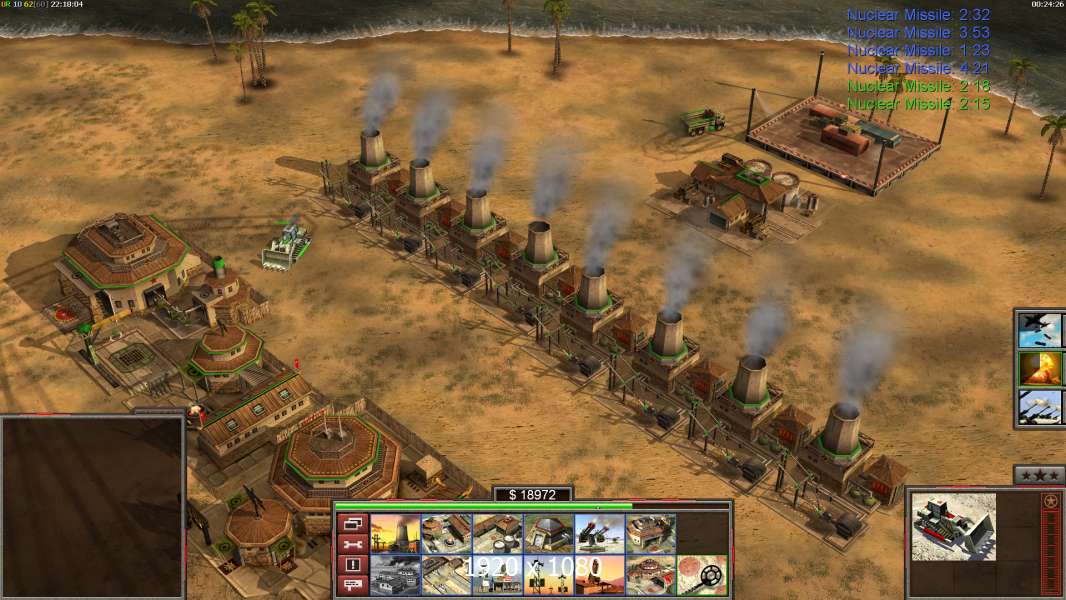This screenshot has width=1066, height=600.
Task: Select the Nuclear Reactor build icon
Action: click(395, 534)
